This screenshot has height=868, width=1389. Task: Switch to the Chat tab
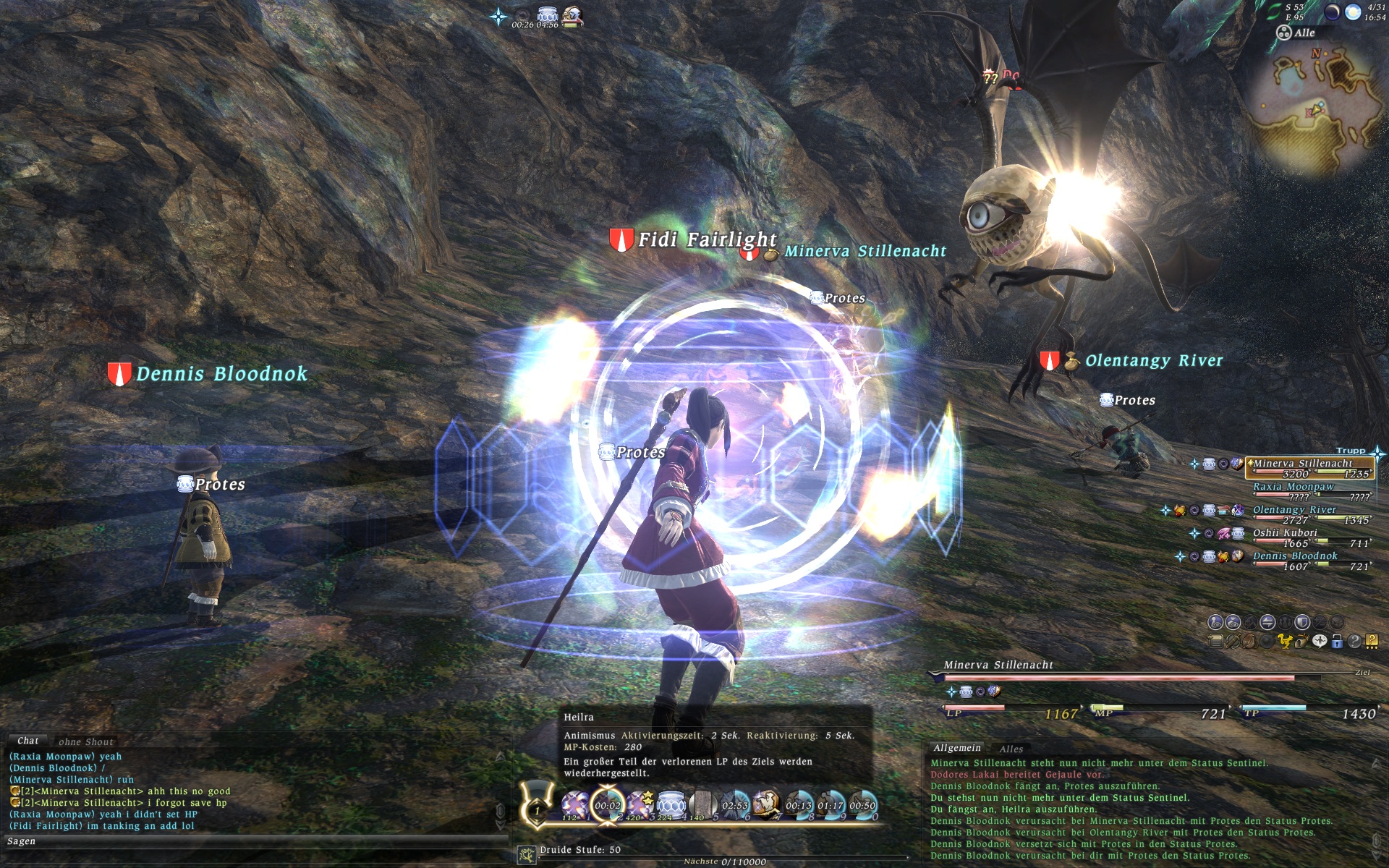coord(27,741)
